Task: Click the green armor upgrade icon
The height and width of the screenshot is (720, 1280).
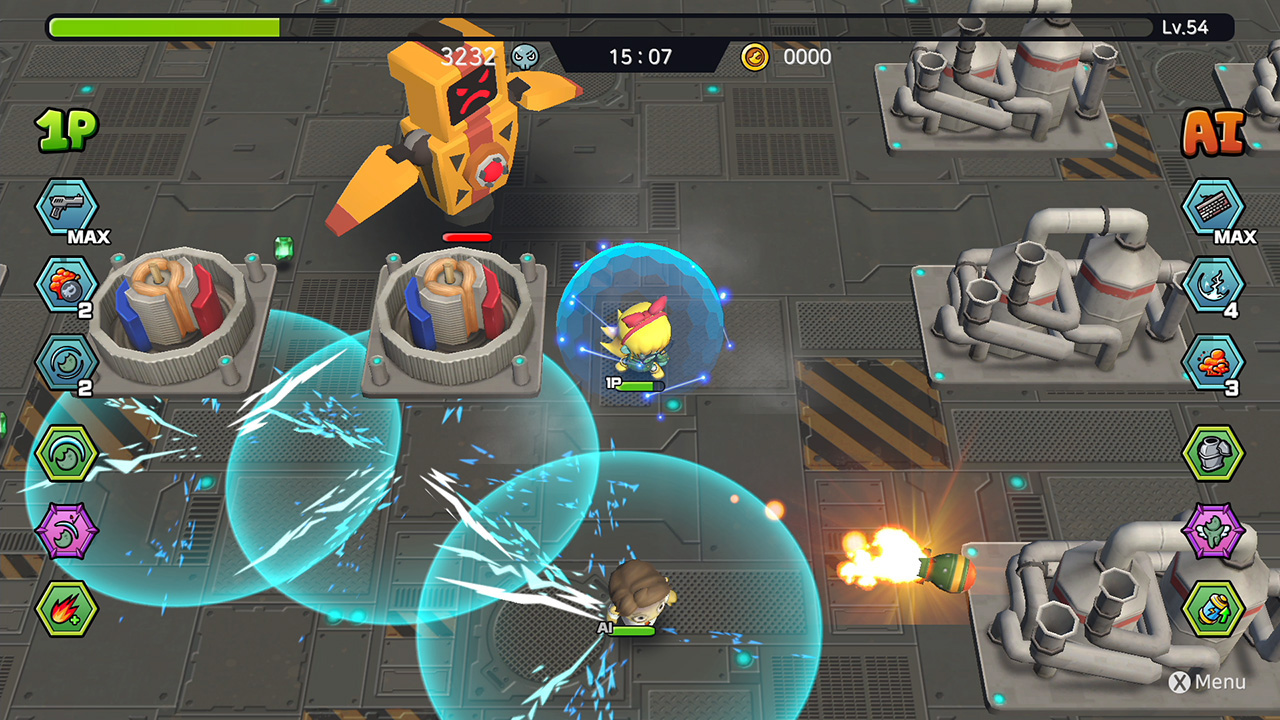Action: coord(1212,452)
